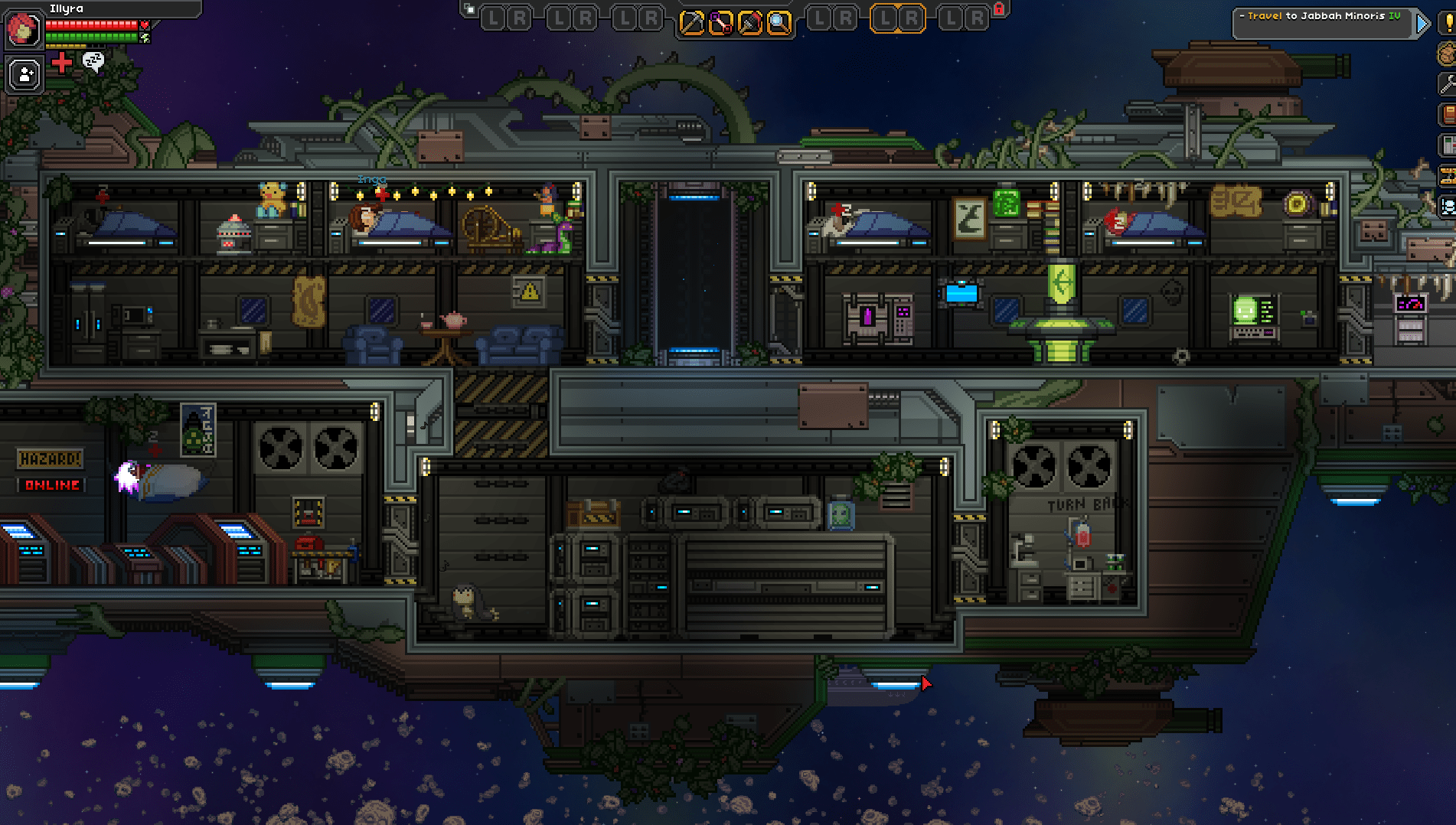
Task: Select the Inspect magnifying glass tool
Action: [x=778, y=21]
